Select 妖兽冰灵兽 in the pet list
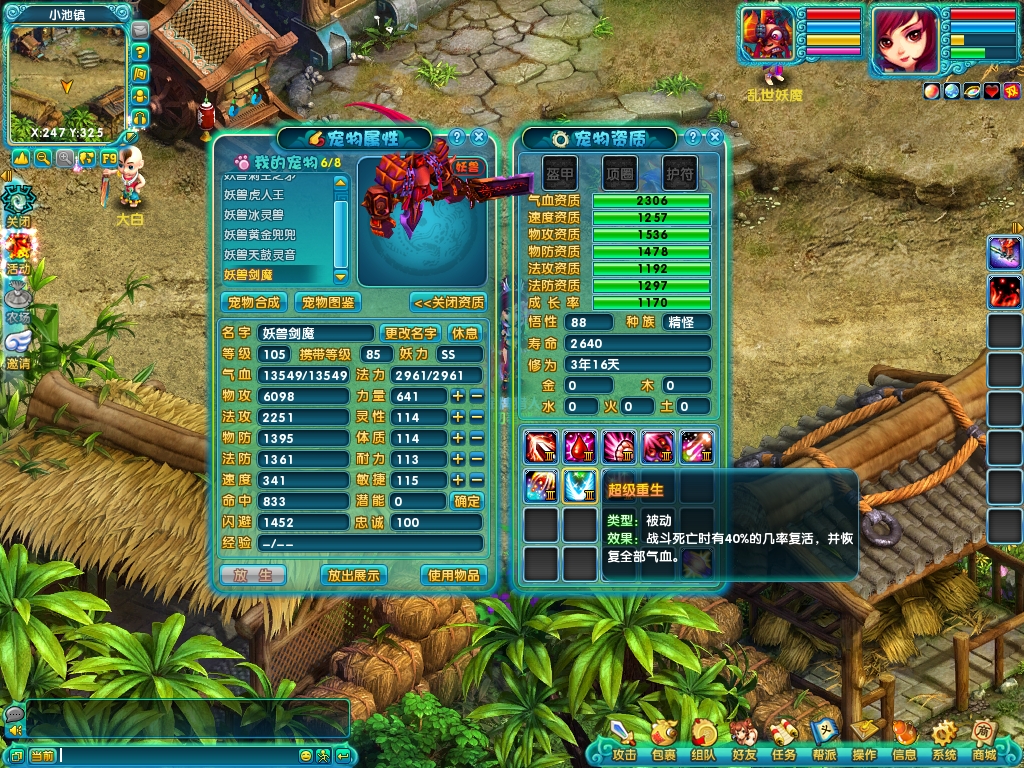 point(254,215)
